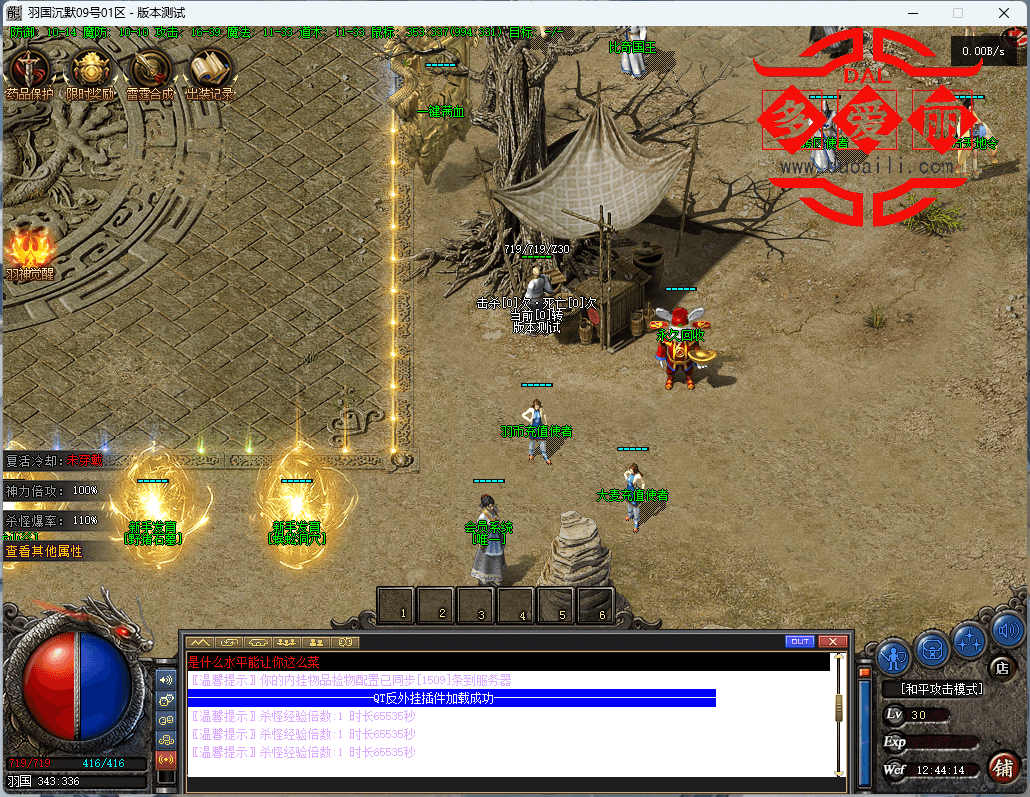Open the 雷霆合成 synthesis icon
The height and width of the screenshot is (797, 1030).
150,70
